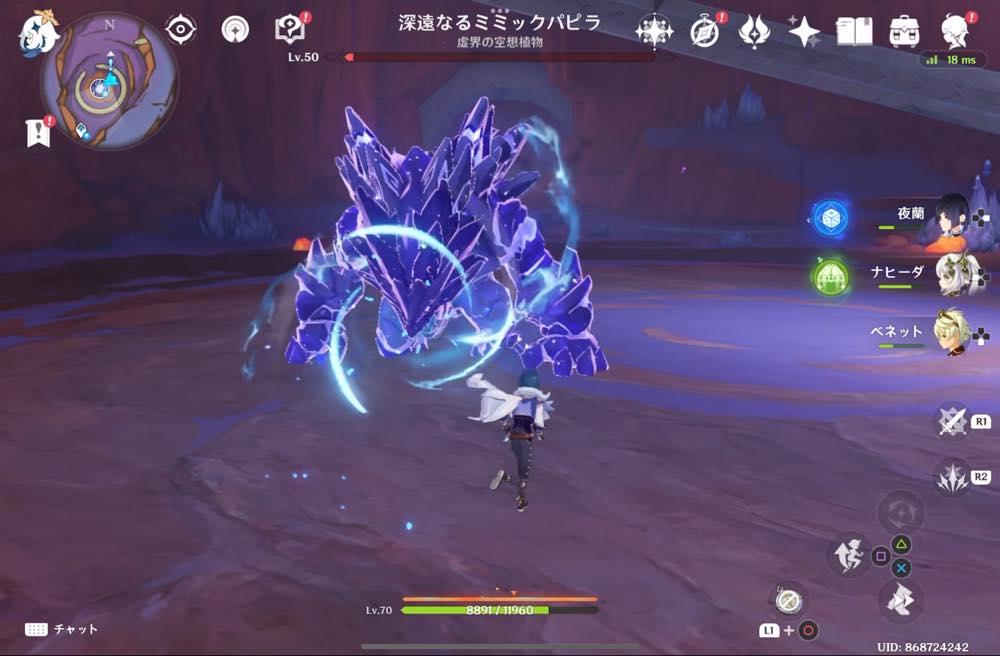Open the Events compass icon

tap(706, 31)
